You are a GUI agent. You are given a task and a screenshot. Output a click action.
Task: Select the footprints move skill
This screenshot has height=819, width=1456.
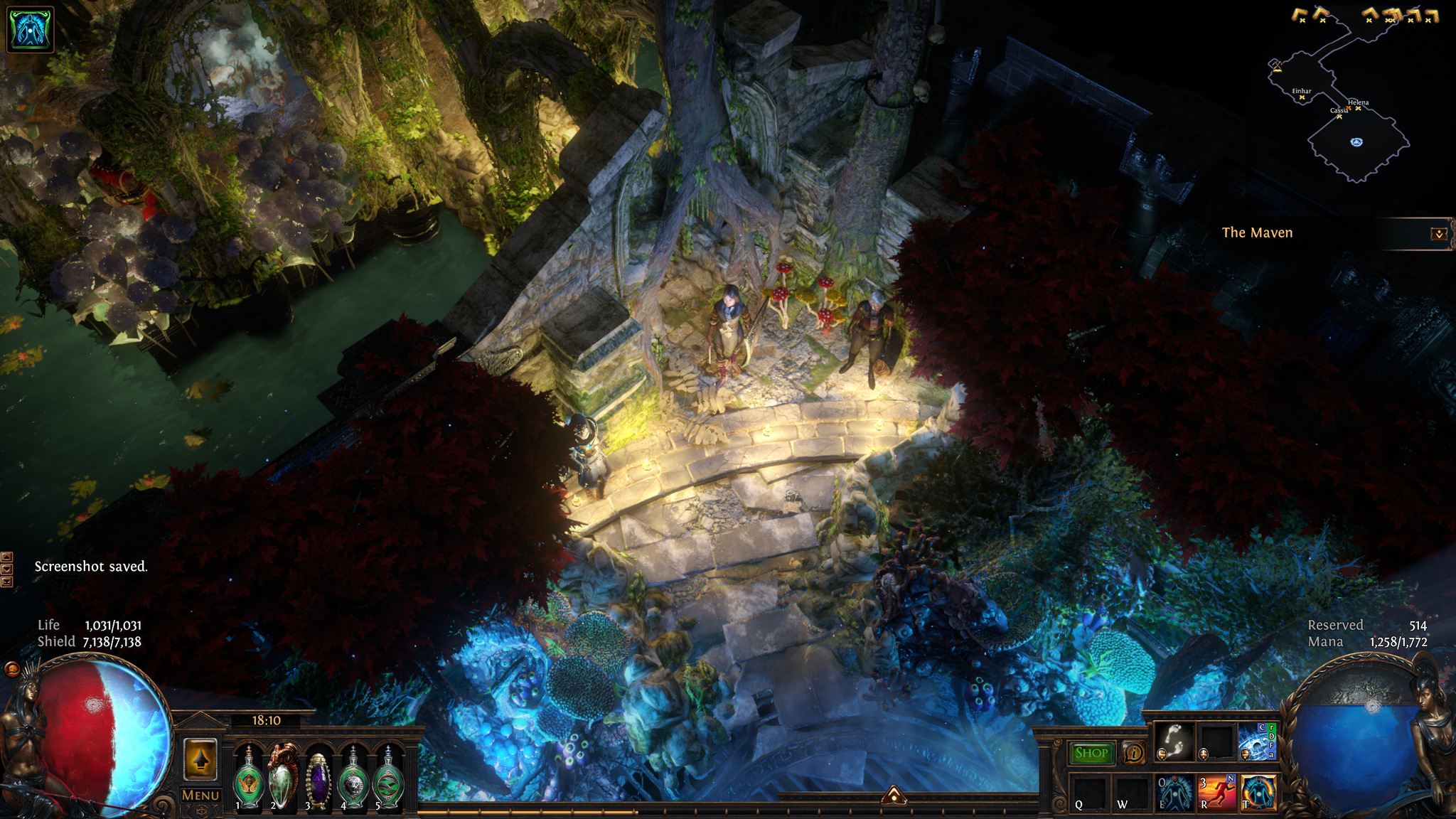1174,742
